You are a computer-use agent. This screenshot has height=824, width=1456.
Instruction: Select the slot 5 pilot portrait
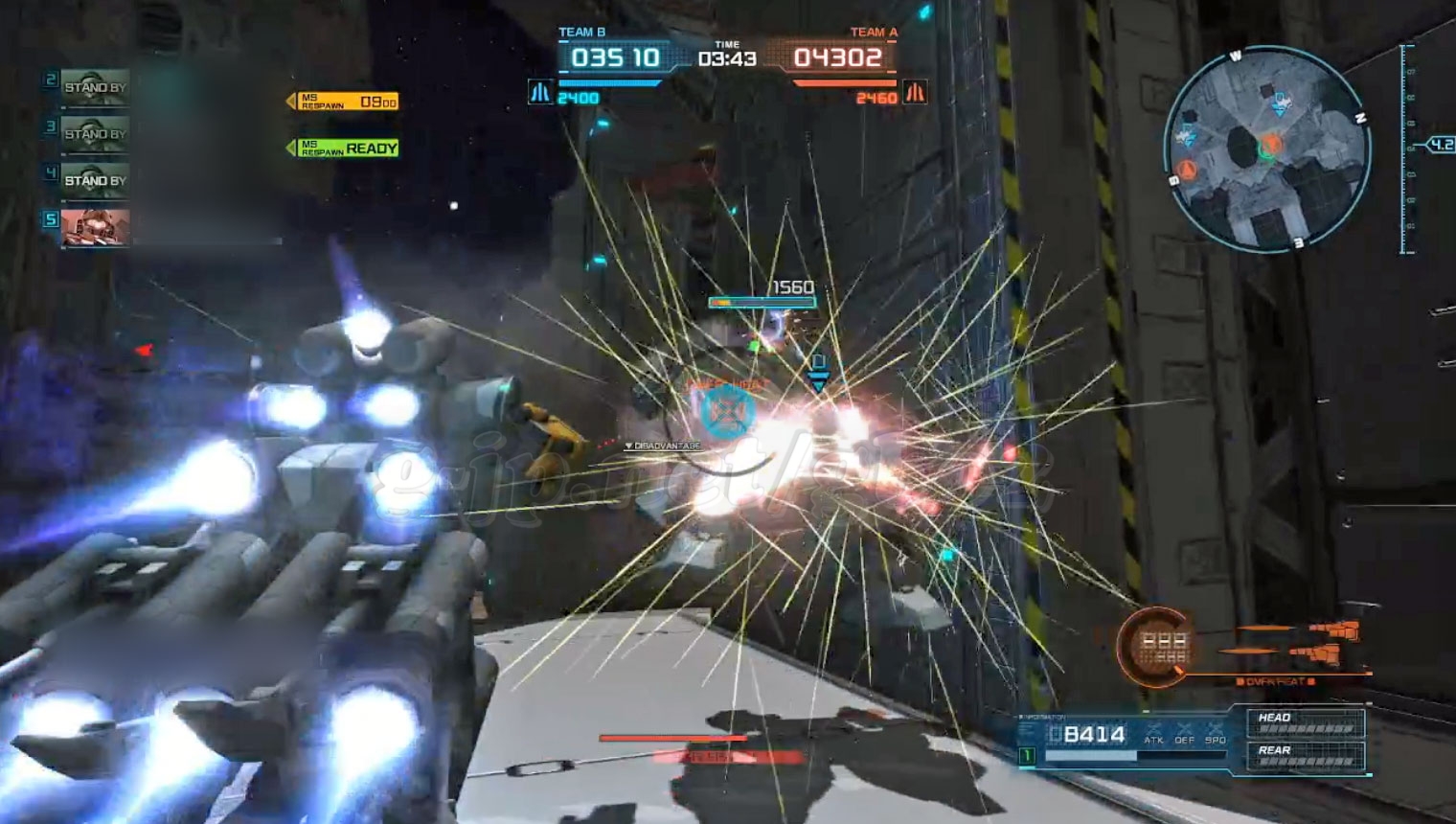click(x=95, y=227)
